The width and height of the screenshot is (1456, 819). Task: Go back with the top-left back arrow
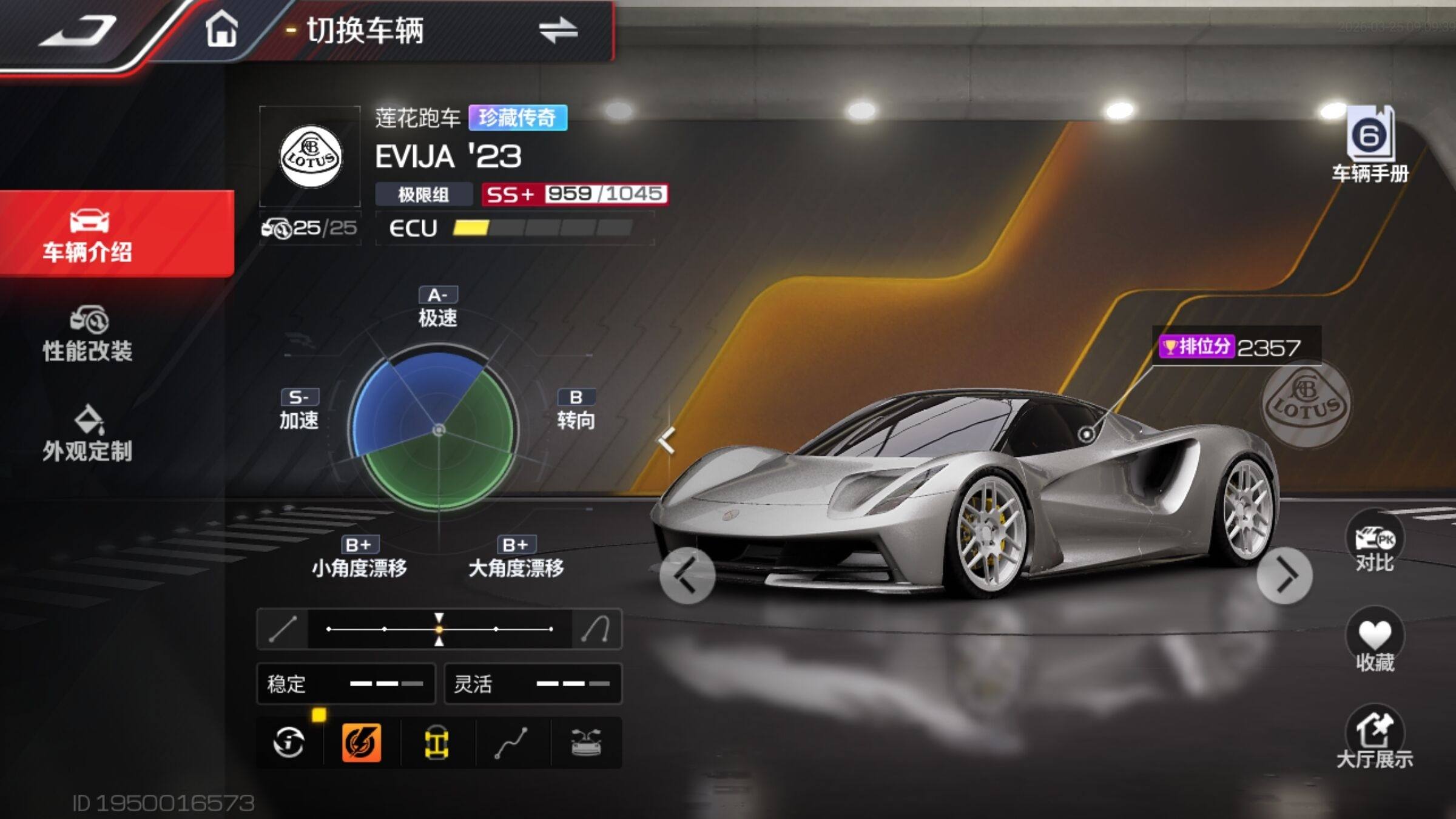coord(78,30)
